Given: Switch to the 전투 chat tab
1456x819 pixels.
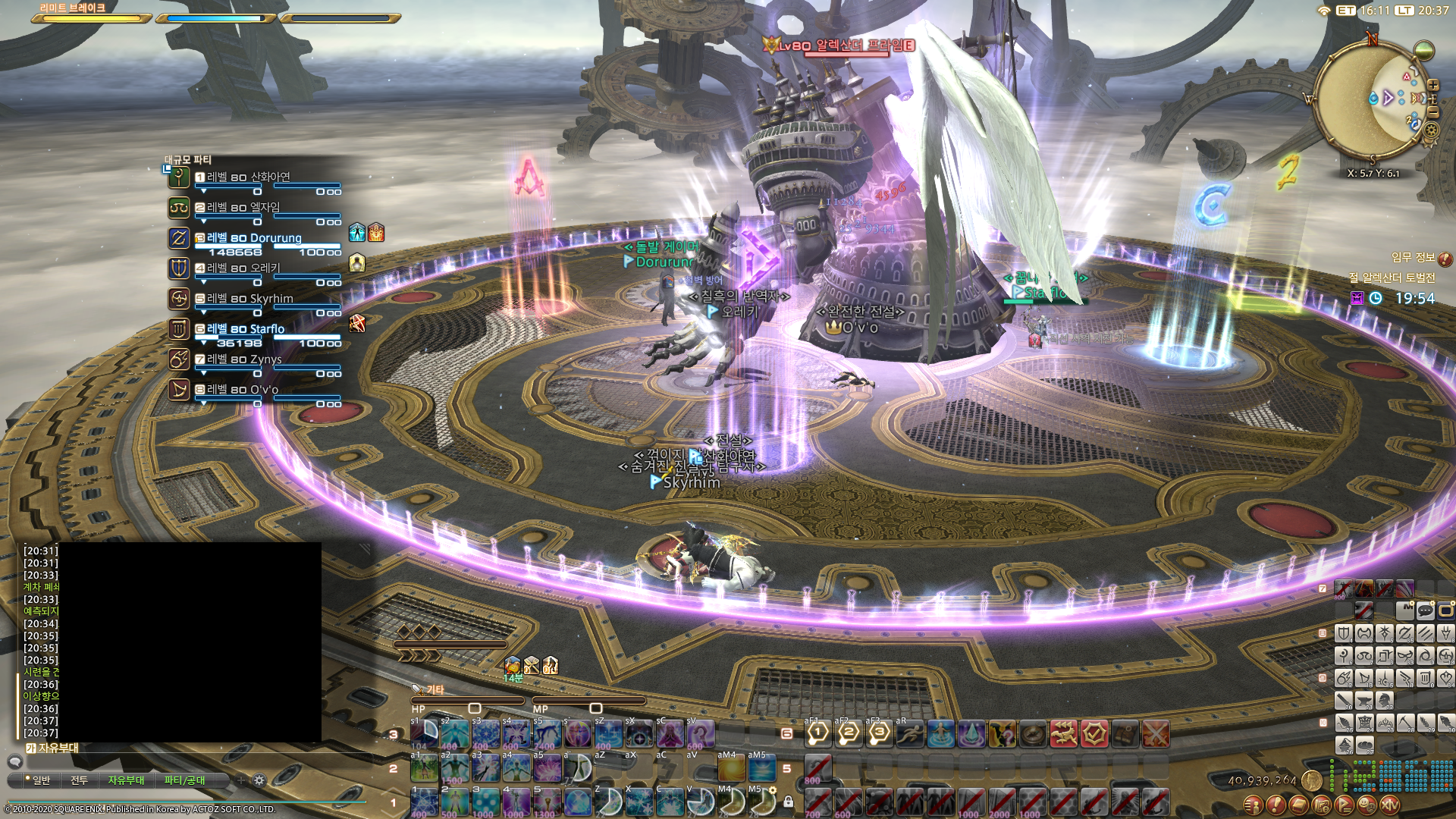Looking at the screenshot, I should (79, 780).
